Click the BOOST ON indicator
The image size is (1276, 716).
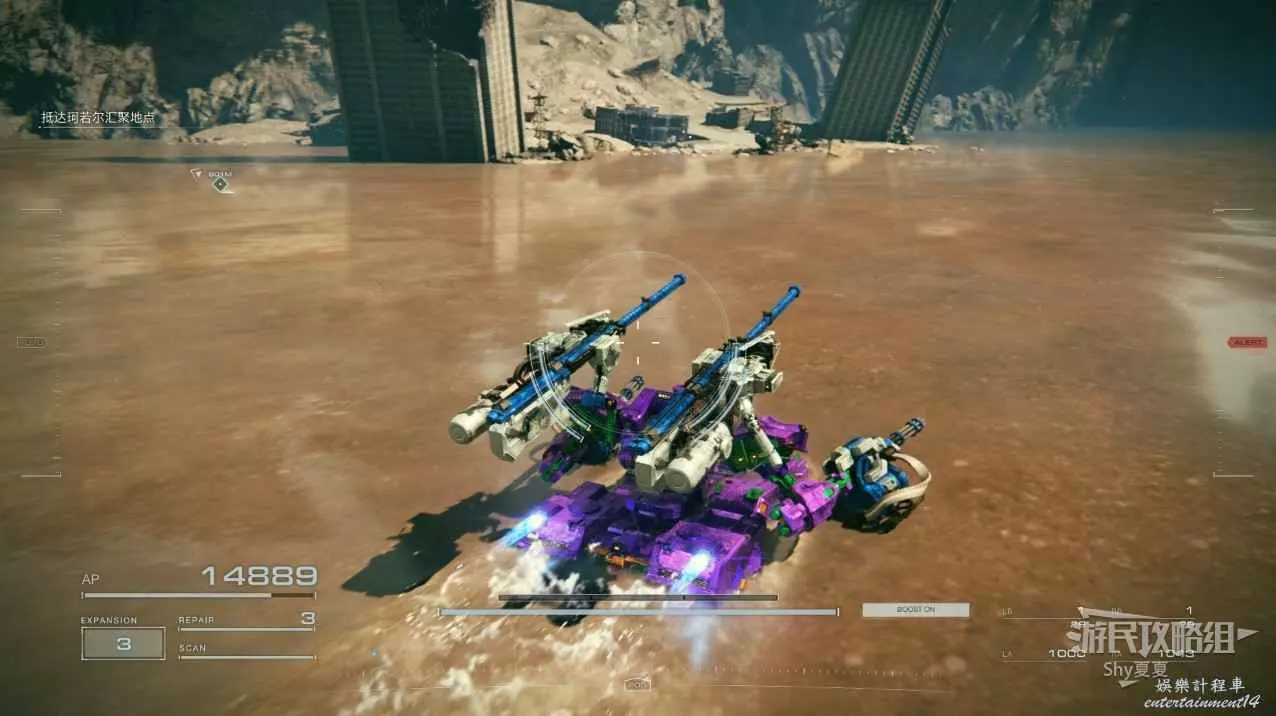click(915, 609)
